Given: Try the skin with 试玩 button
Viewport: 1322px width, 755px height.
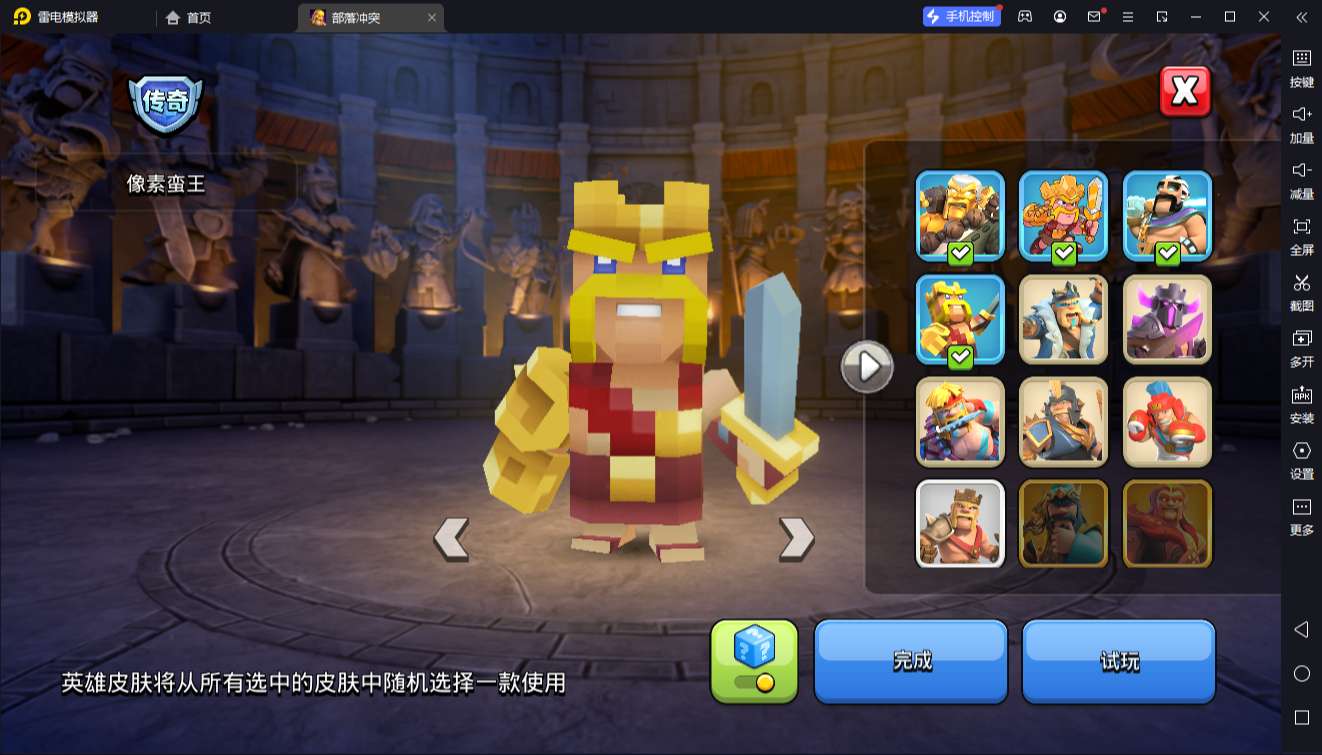Looking at the screenshot, I should click(x=1118, y=661).
